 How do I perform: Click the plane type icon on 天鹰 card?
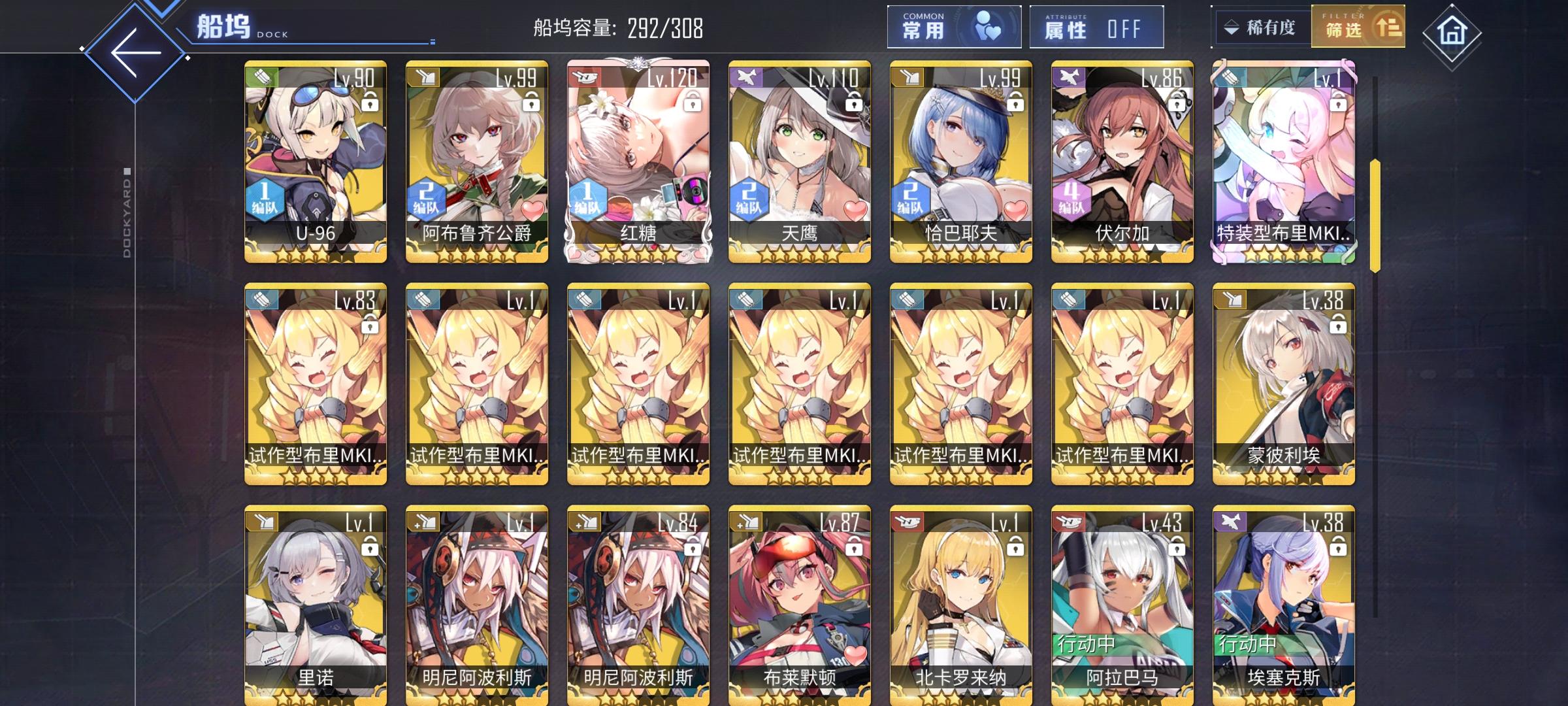745,77
